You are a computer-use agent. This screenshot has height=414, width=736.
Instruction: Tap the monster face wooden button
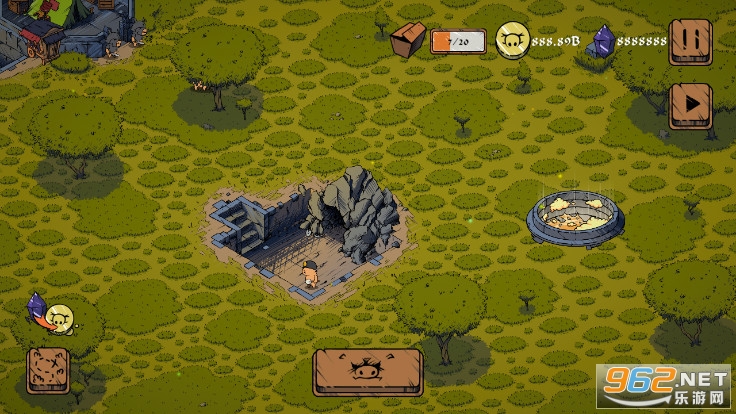(x=366, y=372)
